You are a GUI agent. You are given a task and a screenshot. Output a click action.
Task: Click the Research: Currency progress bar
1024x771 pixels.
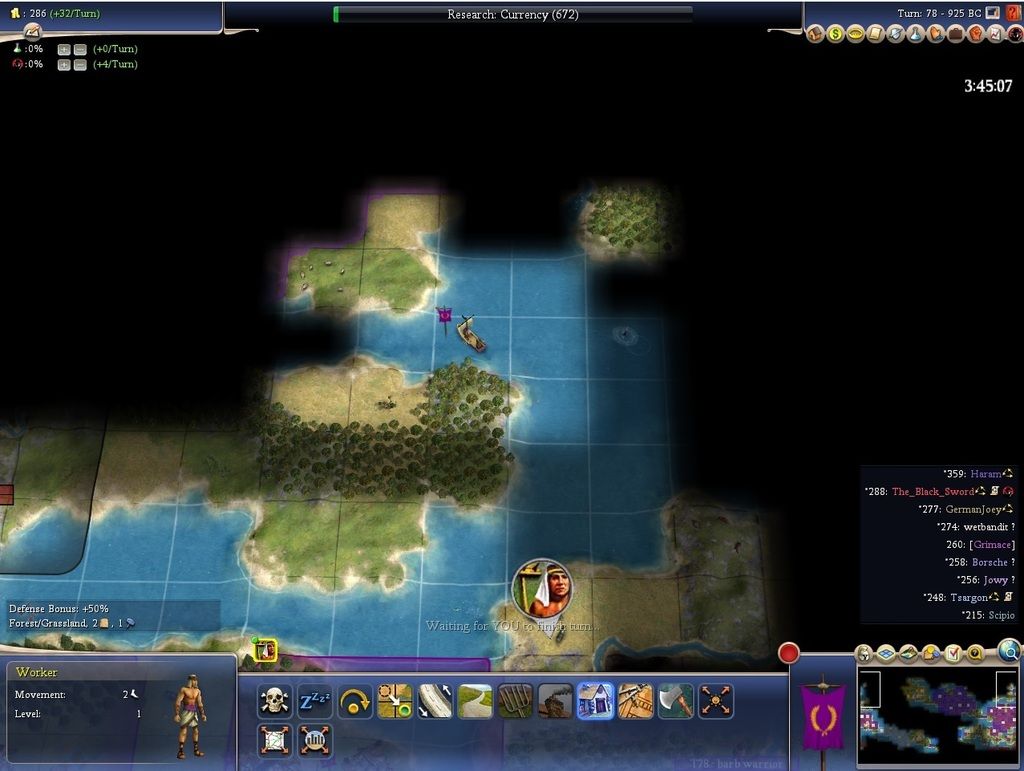(x=512, y=14)
